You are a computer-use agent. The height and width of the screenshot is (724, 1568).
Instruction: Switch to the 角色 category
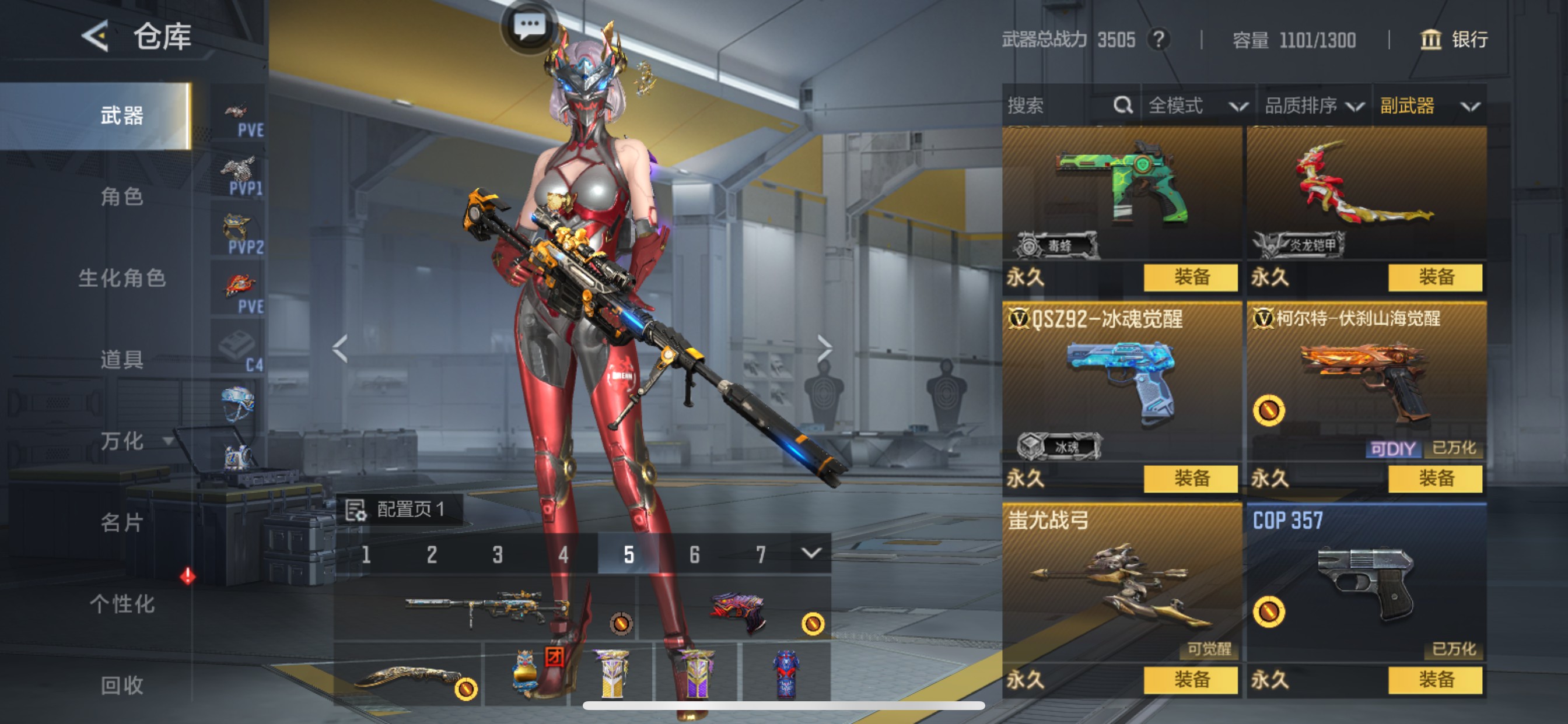[x=122, y=196]
